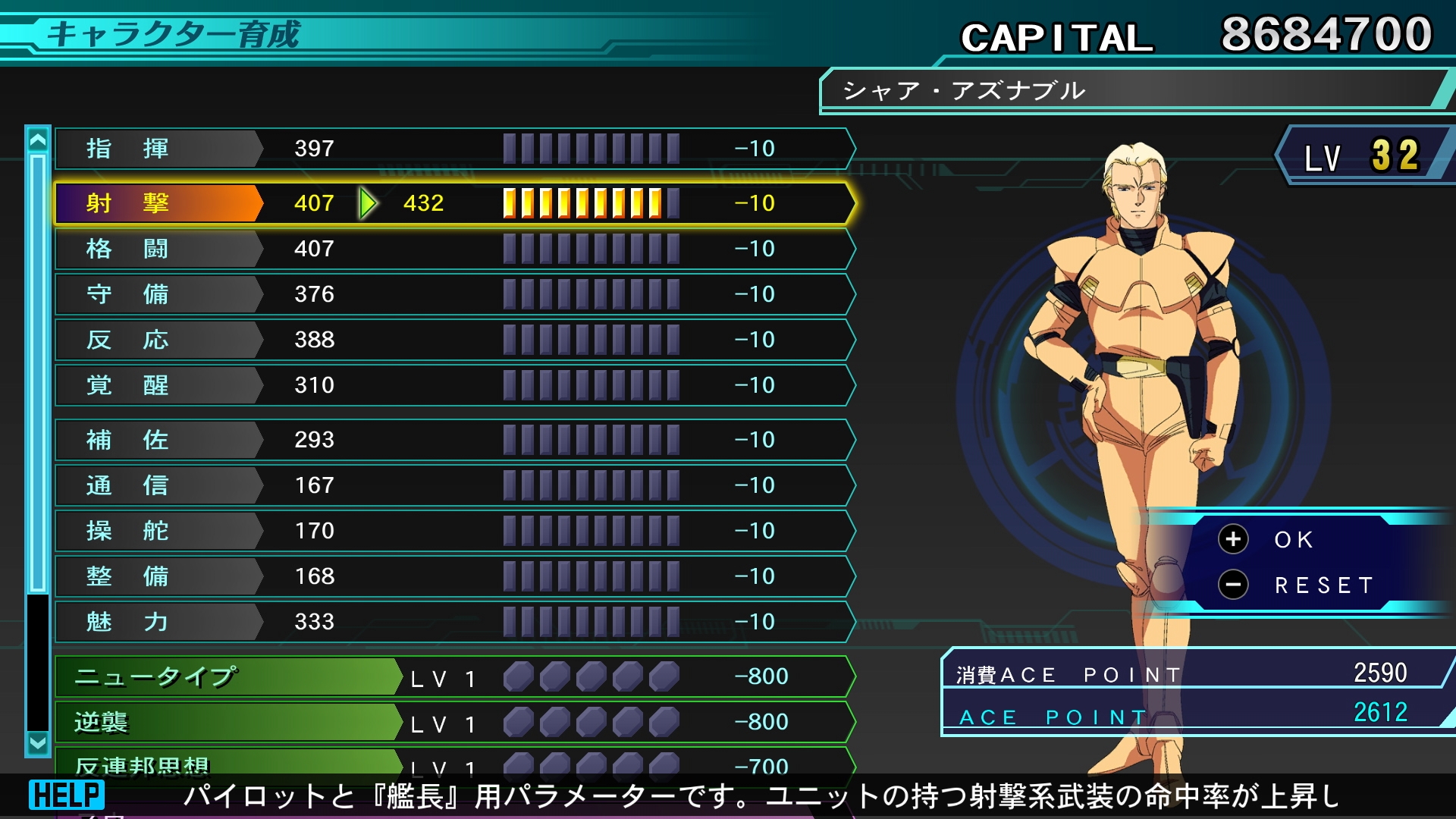Select the 操舵 stat row
1456x819 pixels.
pos(455,531)
